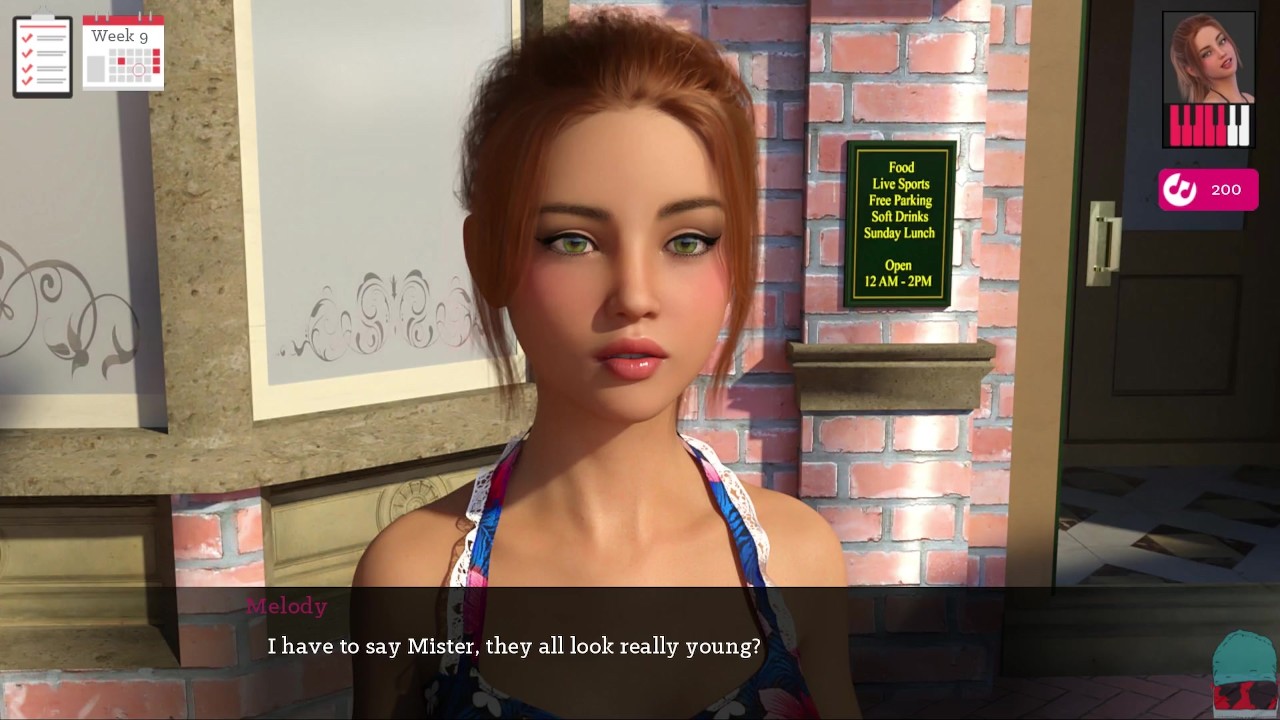The height and width of the screenshot is (720, 1280).
Task: Click the pink 200 points badge
Action: click(1208, 190)
